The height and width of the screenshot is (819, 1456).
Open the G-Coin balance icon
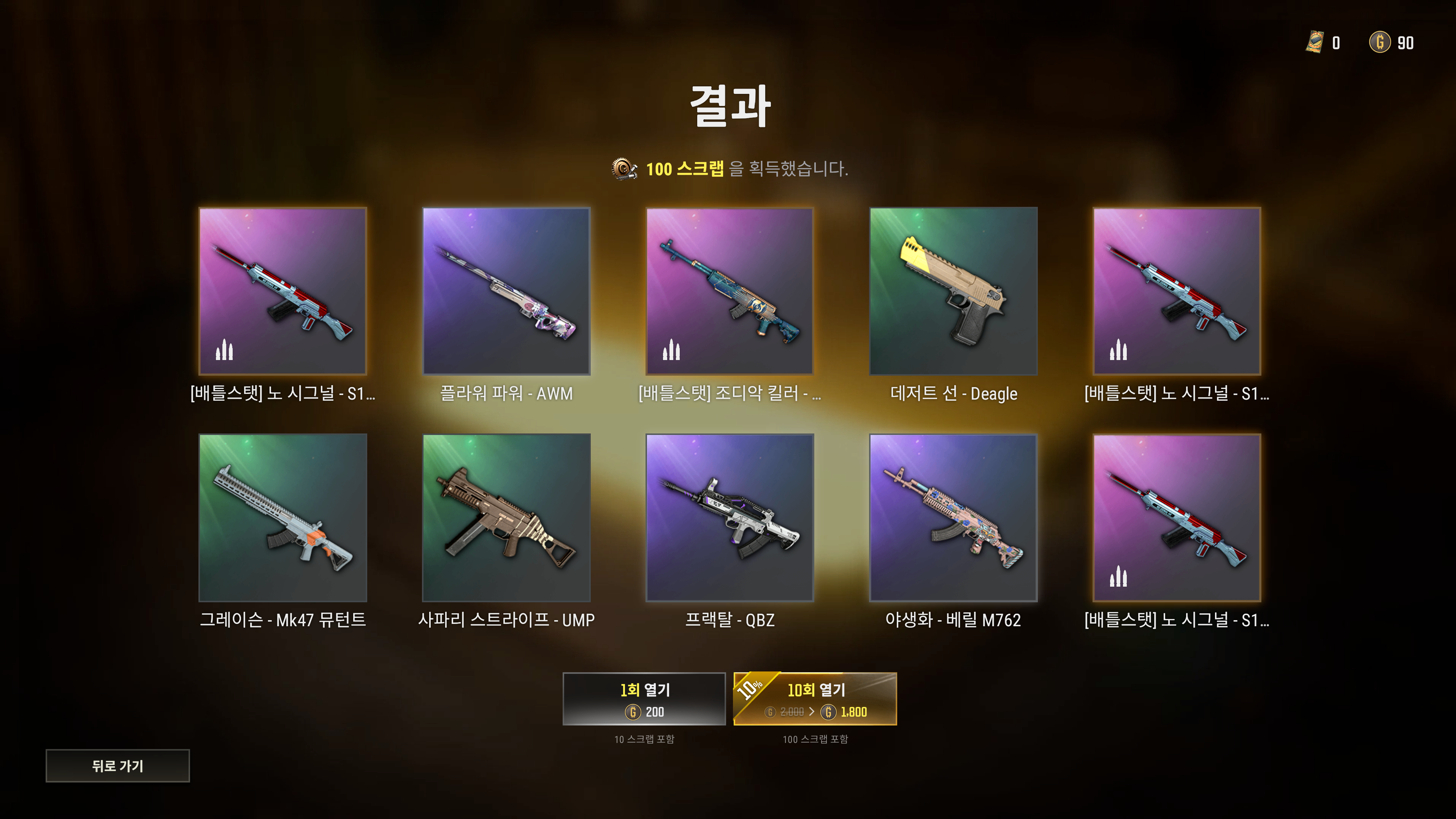pyautogui.click(x=1380, y=42)
